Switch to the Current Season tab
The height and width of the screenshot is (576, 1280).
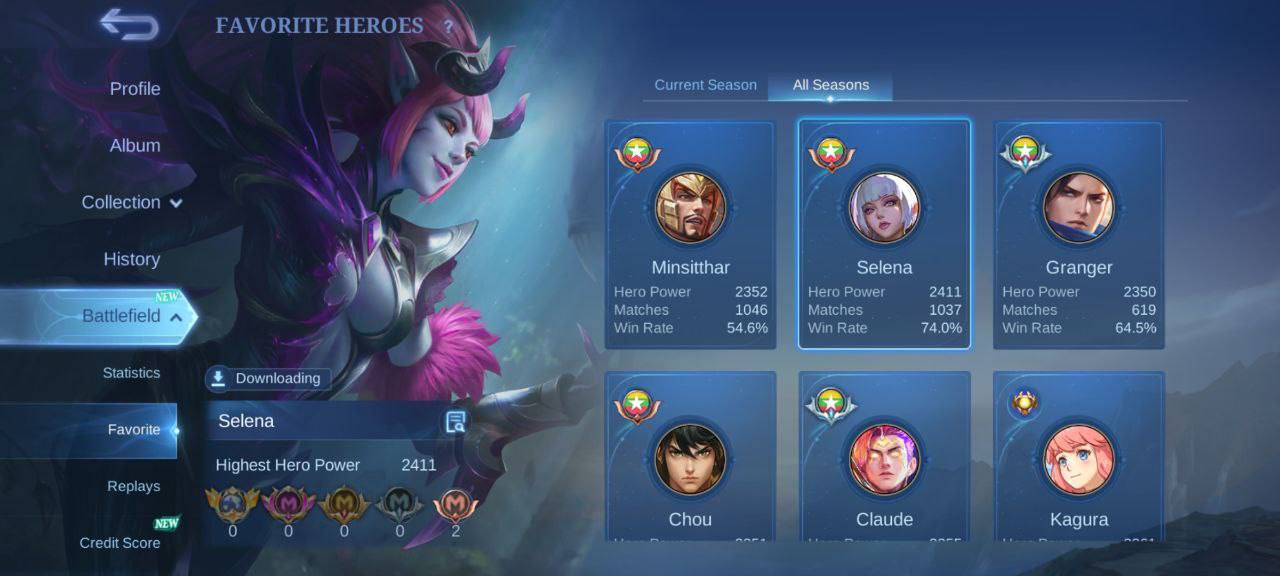(705, 85)
